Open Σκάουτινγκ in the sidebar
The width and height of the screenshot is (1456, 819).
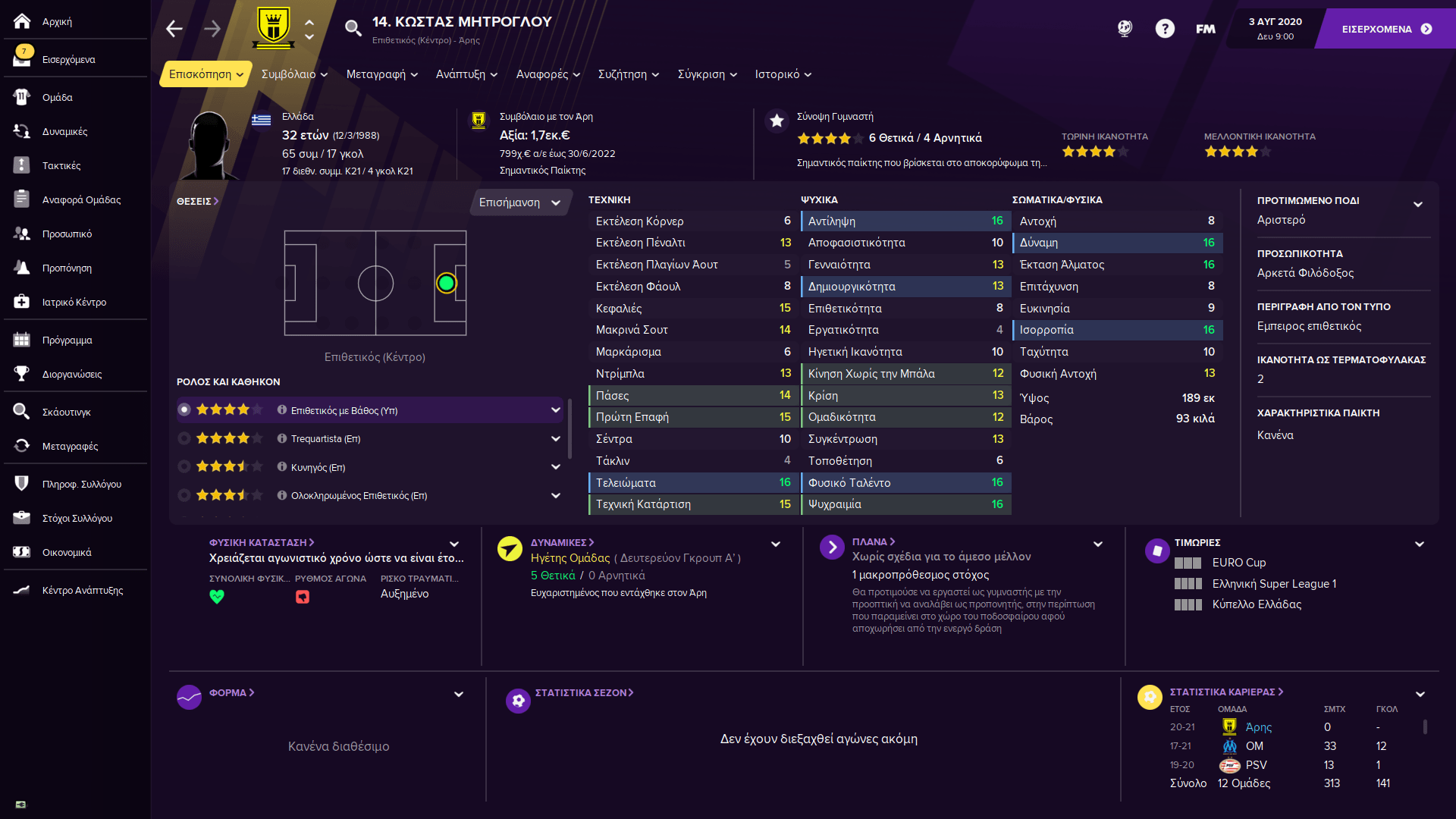click(66, 413)
